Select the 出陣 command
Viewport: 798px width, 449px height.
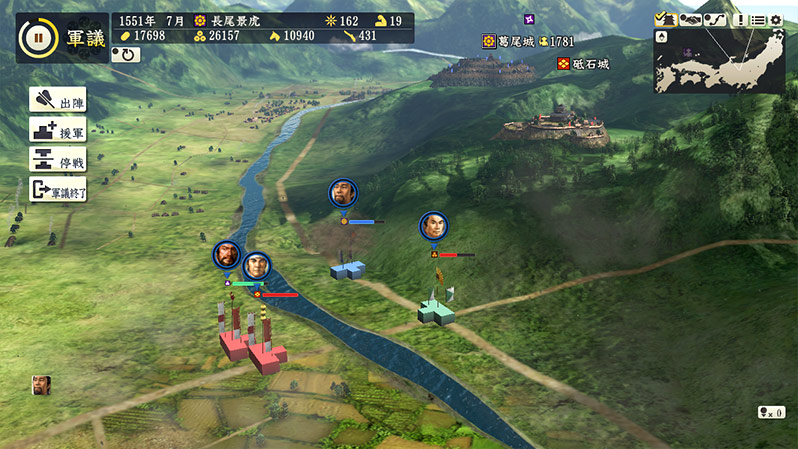point(58,102)
